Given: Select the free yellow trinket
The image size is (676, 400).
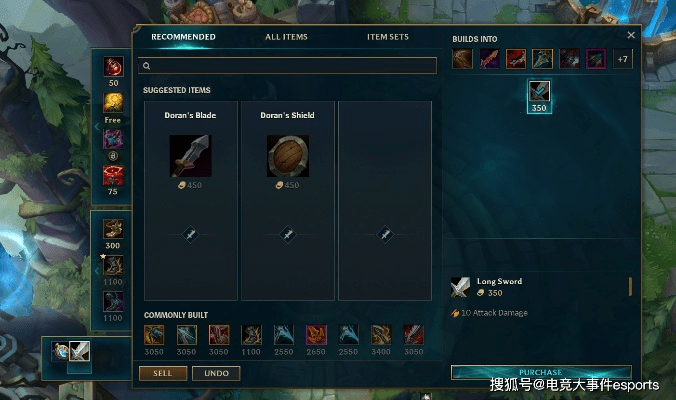Looking at the screenshot, I should point(113,103).
